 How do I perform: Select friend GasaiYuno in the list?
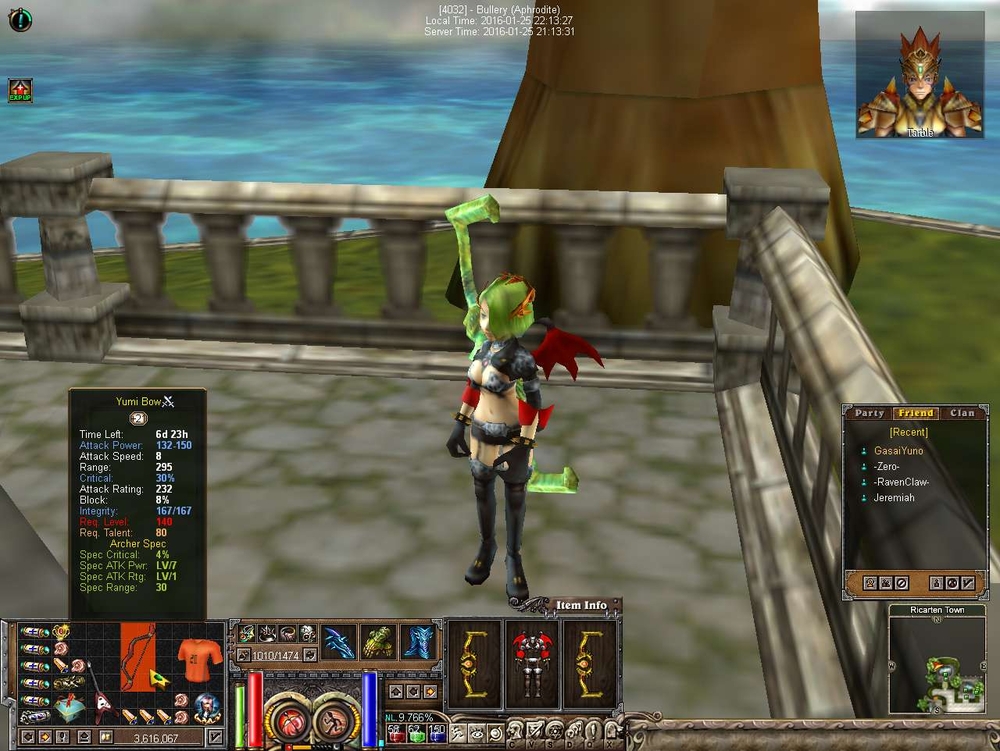tap(898, 451)
